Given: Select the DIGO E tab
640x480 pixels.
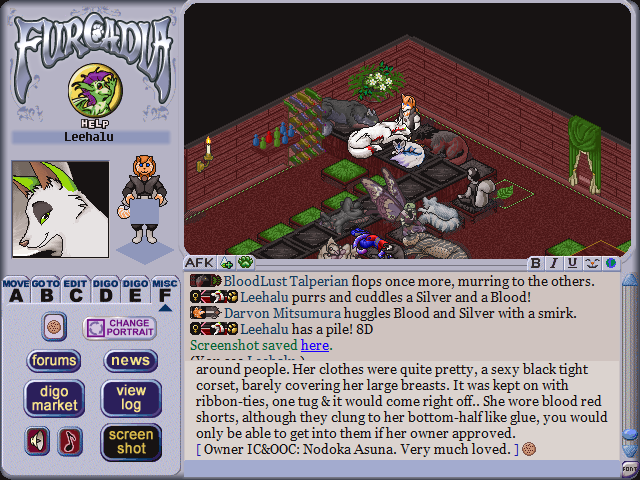Looking at the screenshot, I should [135, 290].
